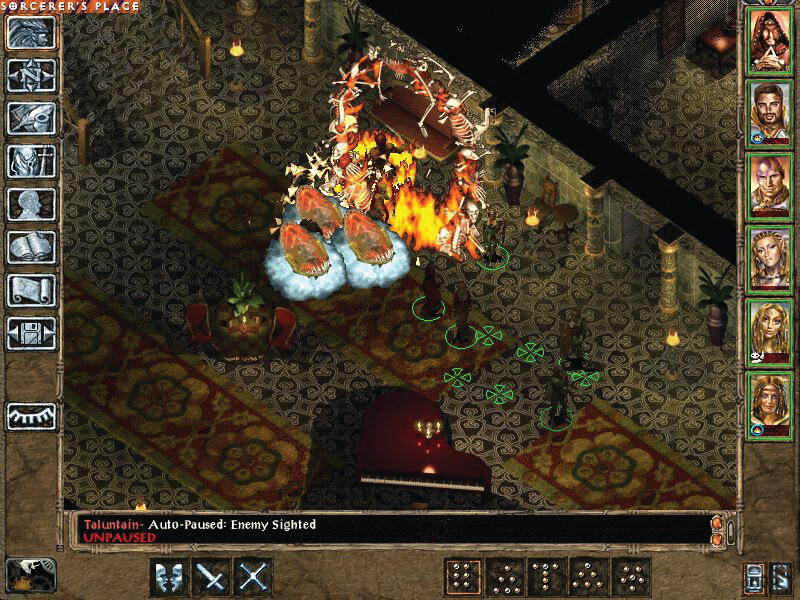The height and width of the screenshot is (600, 800).
Task: Choose the highlighted two-column formation button
Action: [x=462, y=577]
